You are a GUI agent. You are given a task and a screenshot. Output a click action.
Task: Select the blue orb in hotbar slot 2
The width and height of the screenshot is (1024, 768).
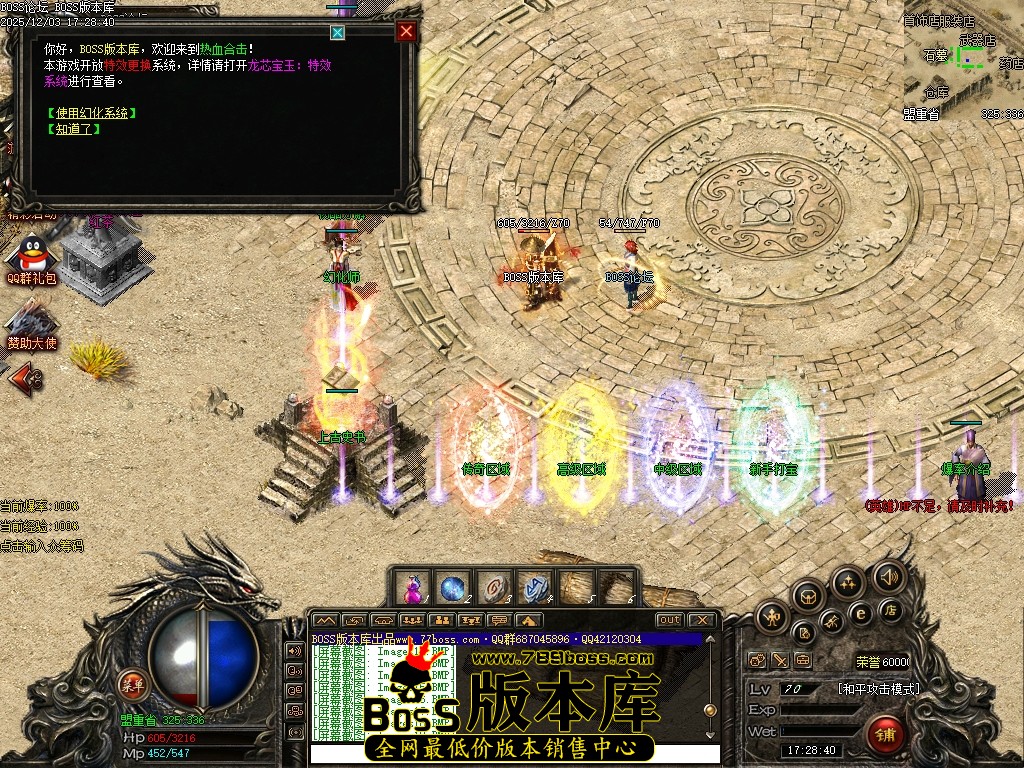pos(451,588)
